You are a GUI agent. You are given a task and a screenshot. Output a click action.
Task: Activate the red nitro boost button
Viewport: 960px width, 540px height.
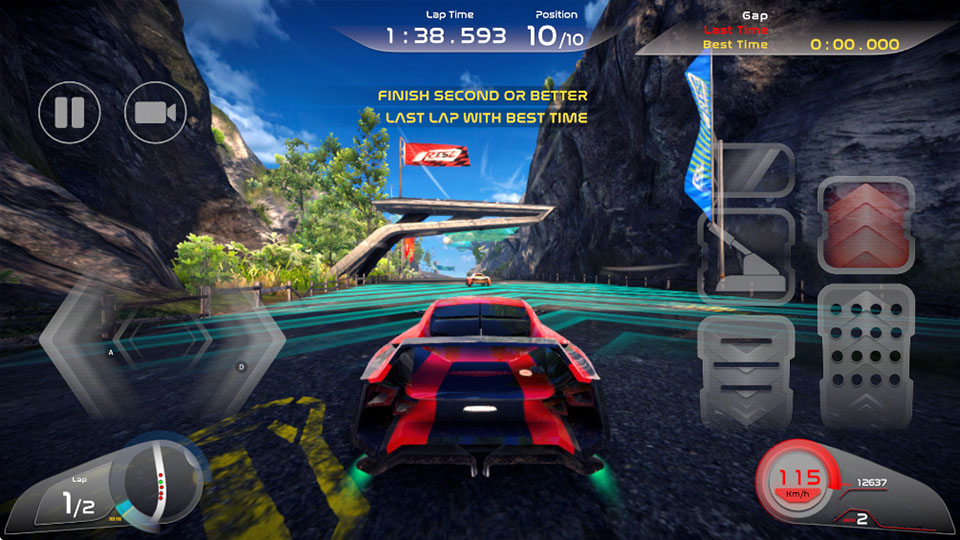866,226
